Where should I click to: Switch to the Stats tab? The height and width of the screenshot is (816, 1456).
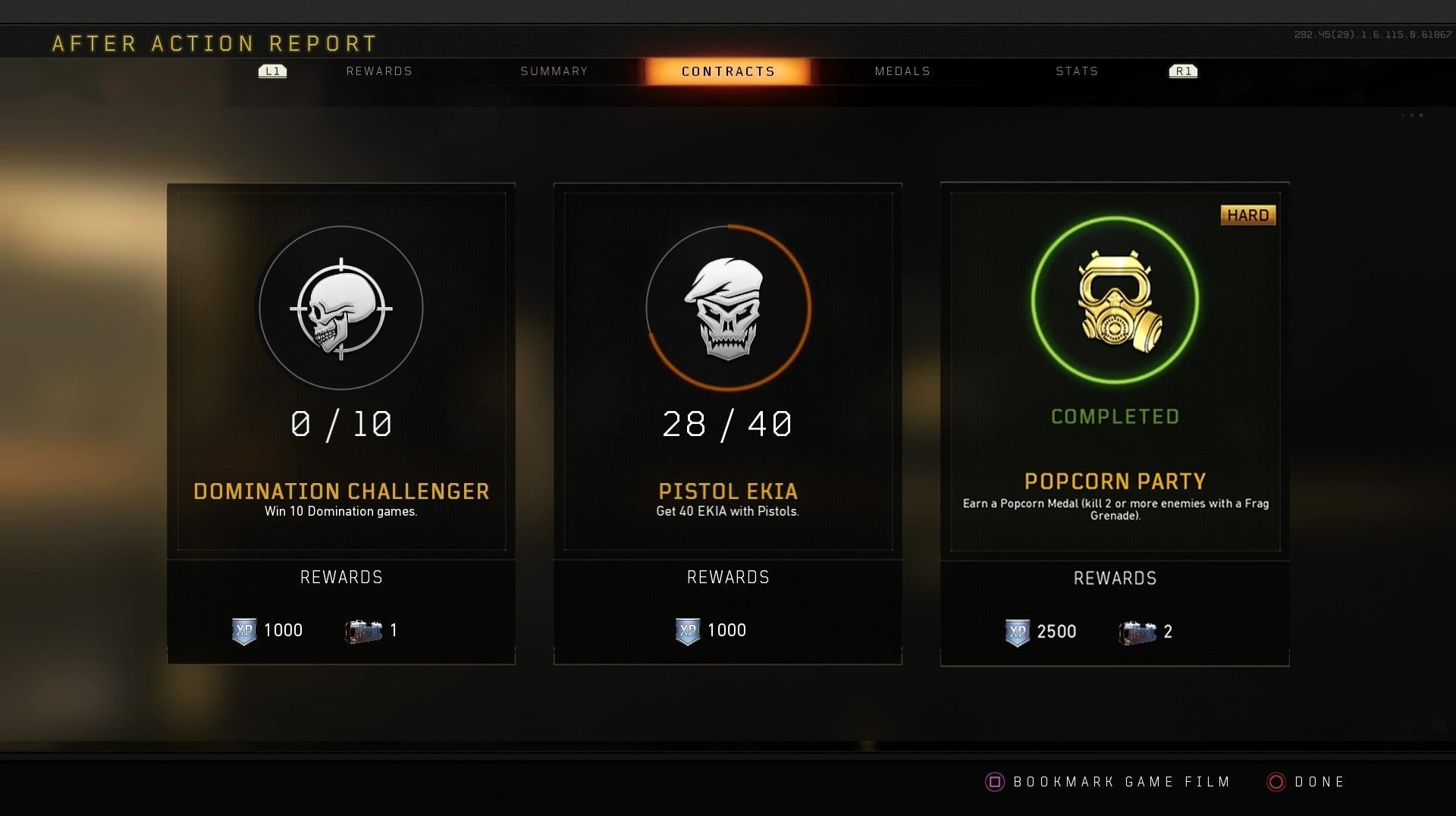pyautogui.click(x=1076, y=71)
